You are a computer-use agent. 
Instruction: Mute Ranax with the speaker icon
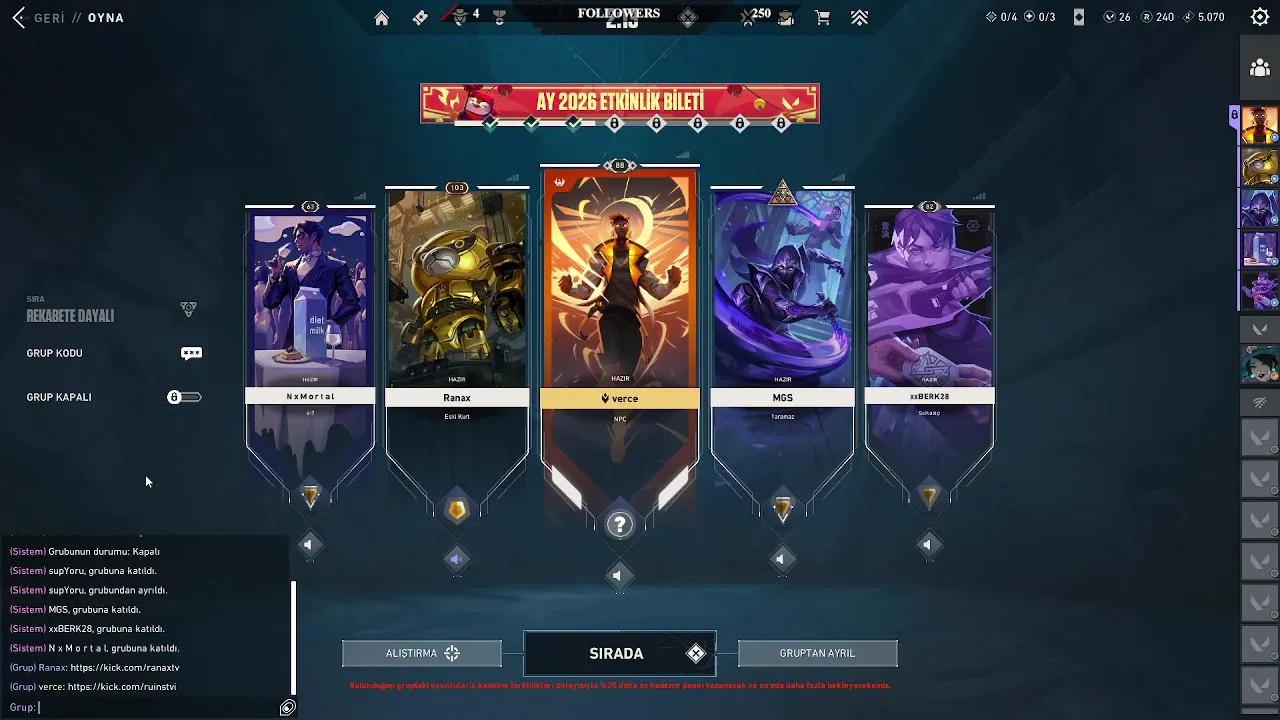tap(457, 560)
